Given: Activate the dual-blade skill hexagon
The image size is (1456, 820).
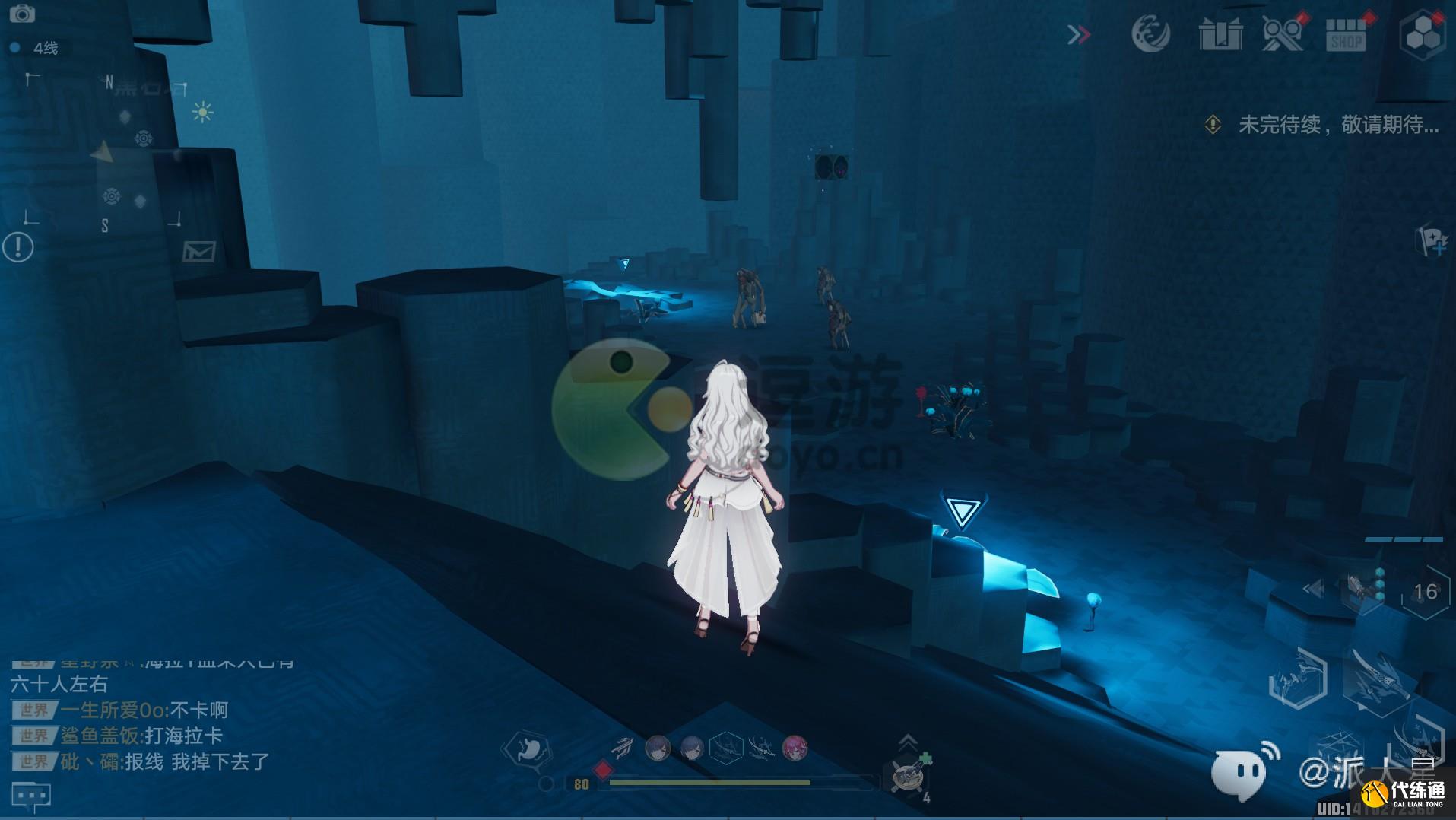Looking at the screenshot, I should click(x=1298, y=679).
